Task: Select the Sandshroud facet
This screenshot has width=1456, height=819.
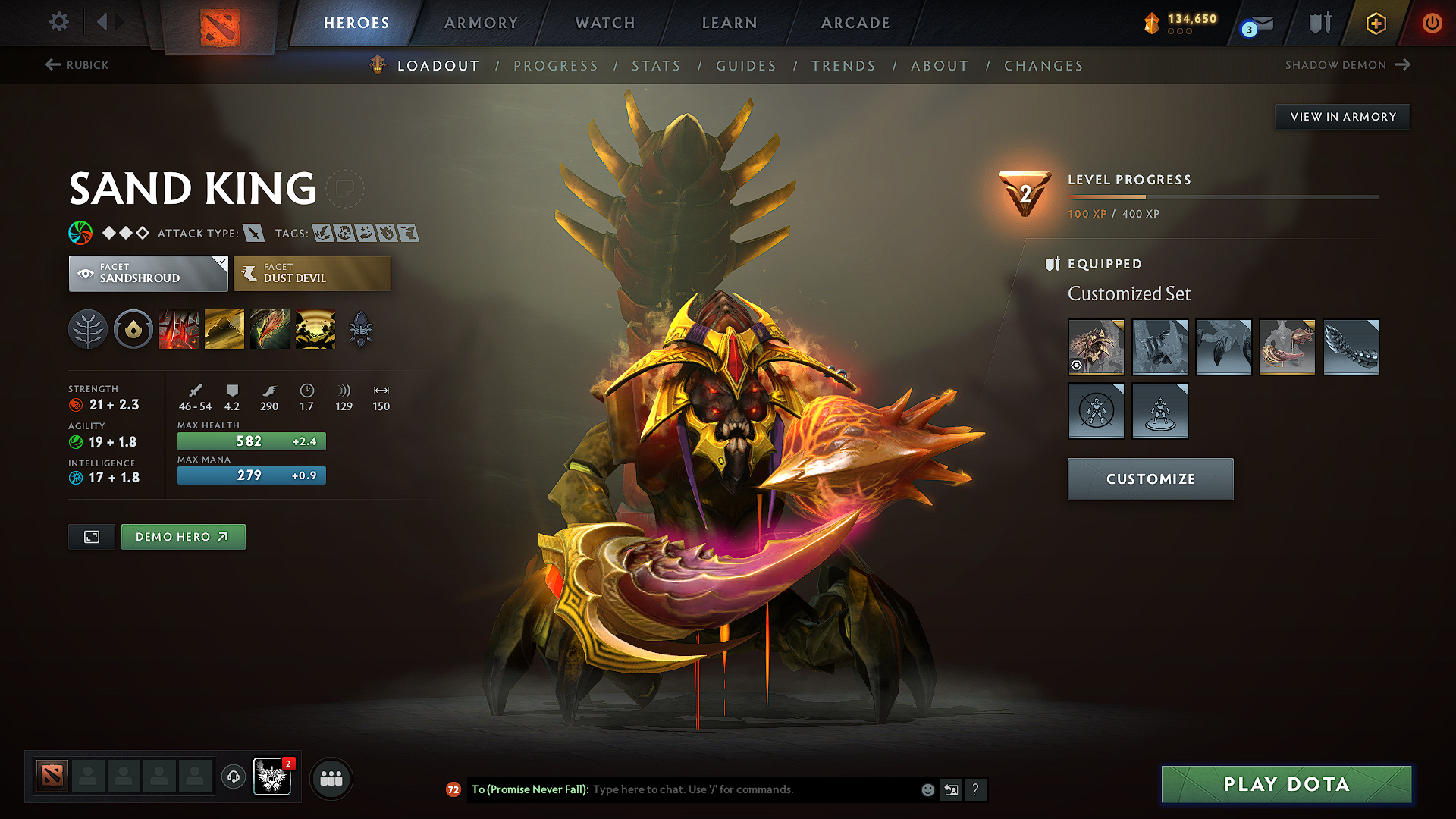Action: pos(148,273)
